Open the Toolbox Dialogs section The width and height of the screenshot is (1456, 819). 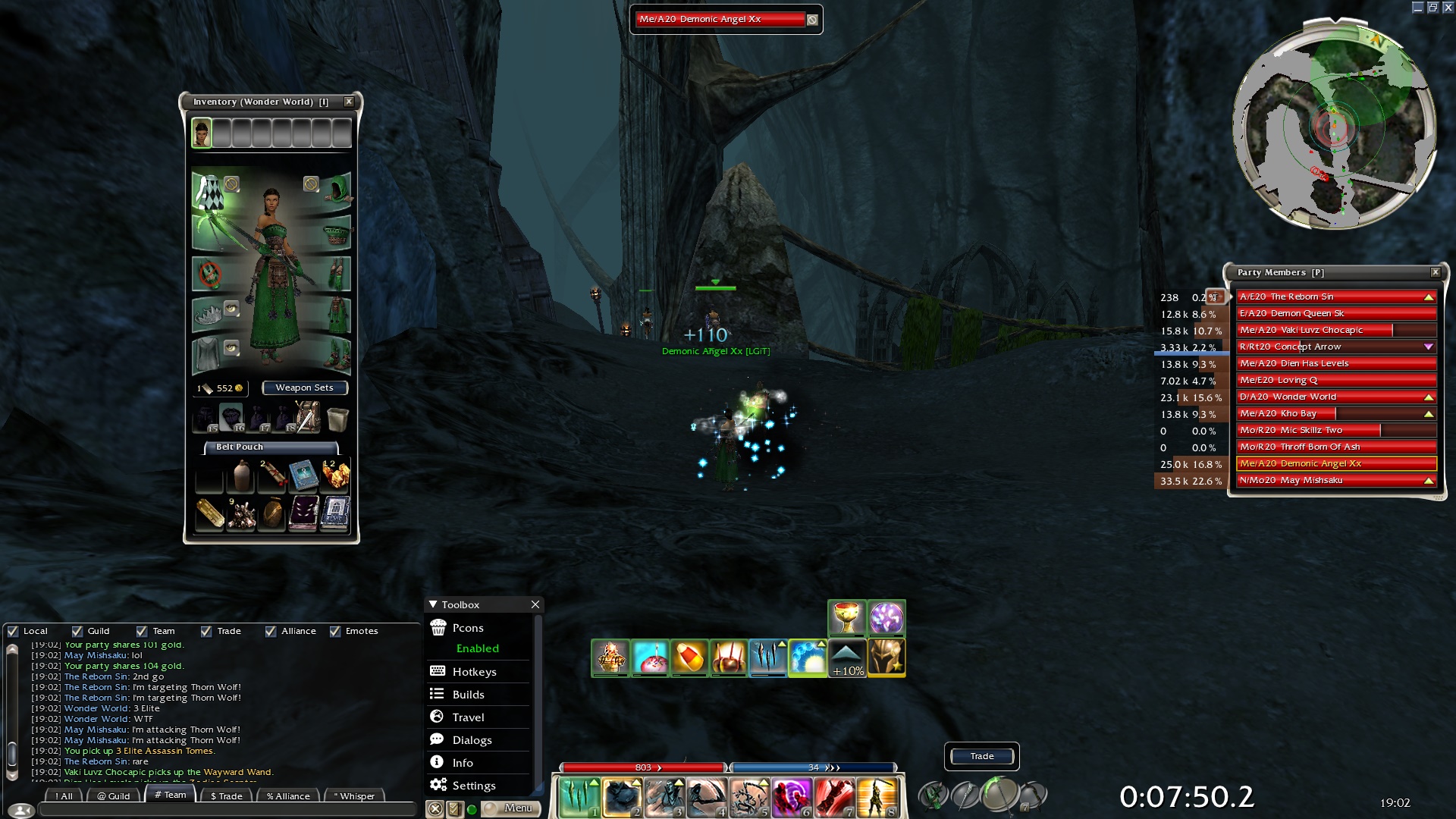tap(472, 740)
